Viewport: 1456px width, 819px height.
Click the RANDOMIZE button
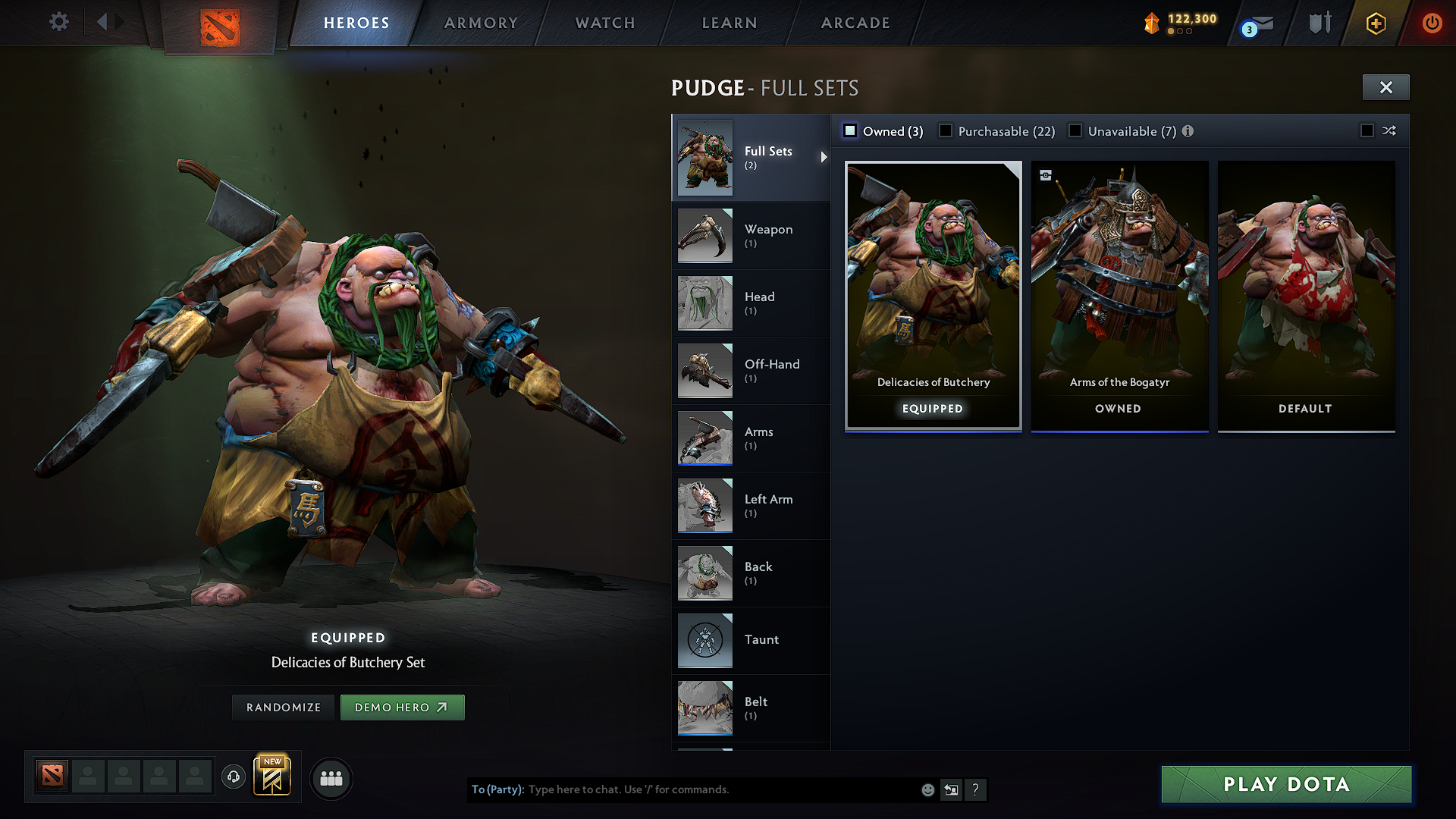pos(283,707)
